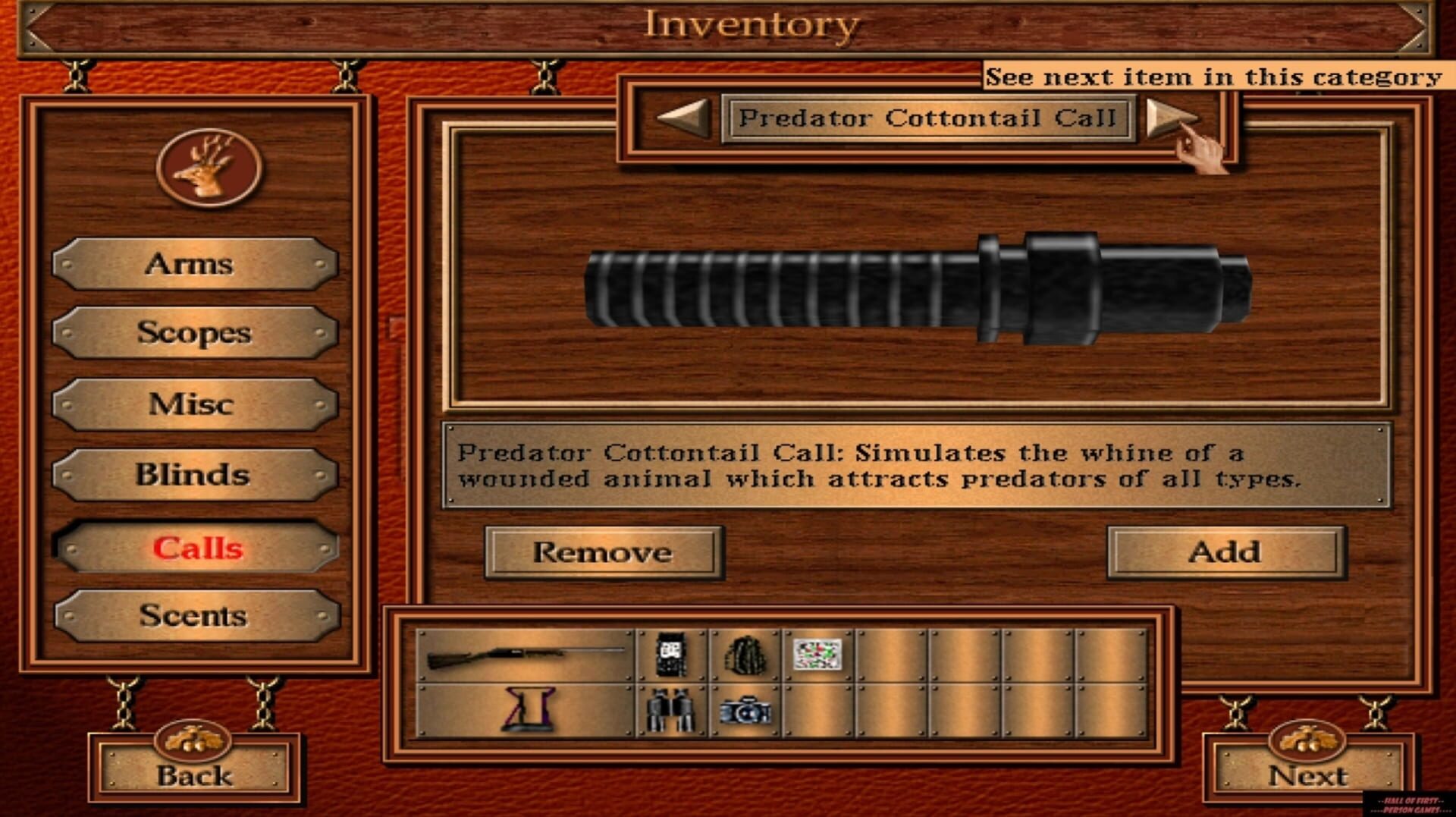1456x817 pixels.
Task: Switch to the Scents category
Action: pos(193,616)
